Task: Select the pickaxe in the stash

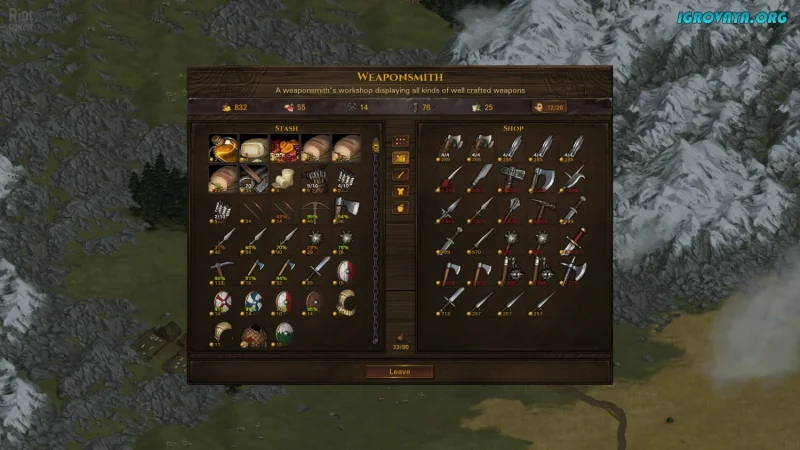Action: pos(223,268)
